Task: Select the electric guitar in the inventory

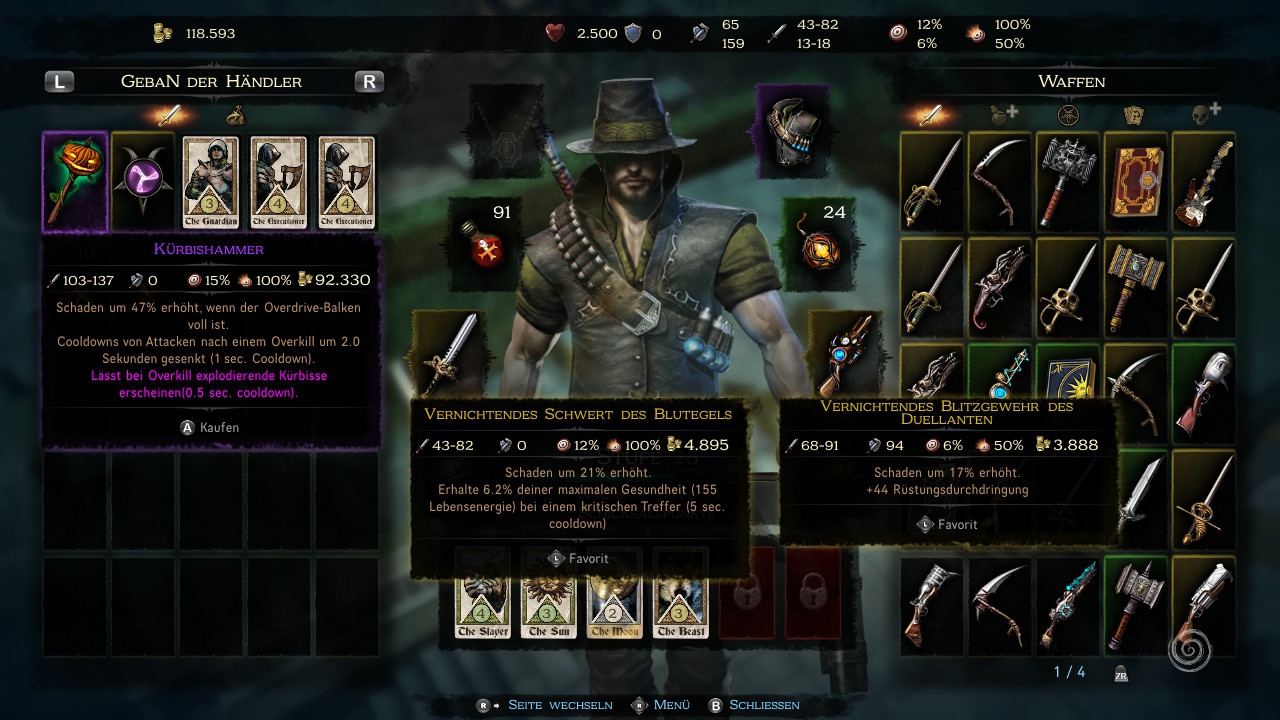Action: click(x=1203, y=181)
